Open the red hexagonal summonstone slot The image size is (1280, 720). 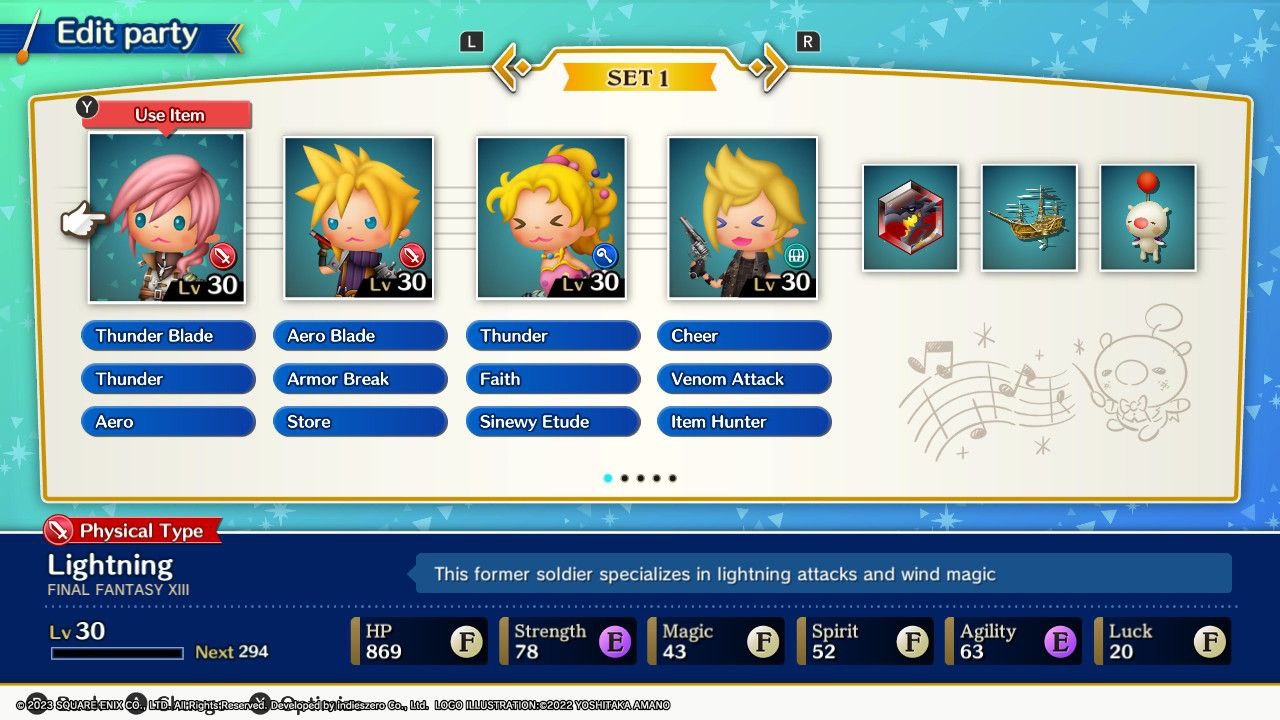(910, 217)
